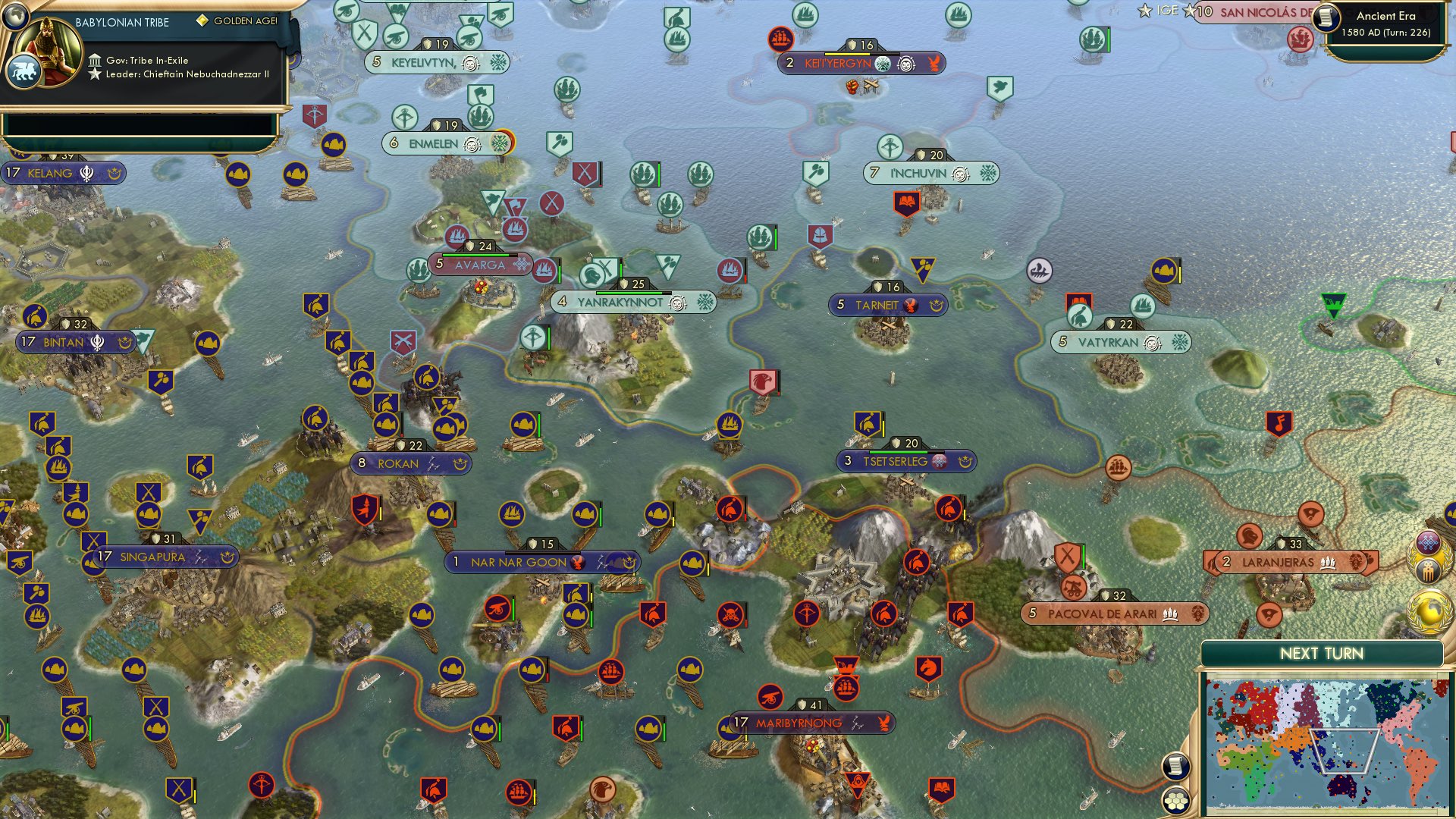Select the Kelang city banner
The image size is (1456, 819).
click(x=50, y=174)
